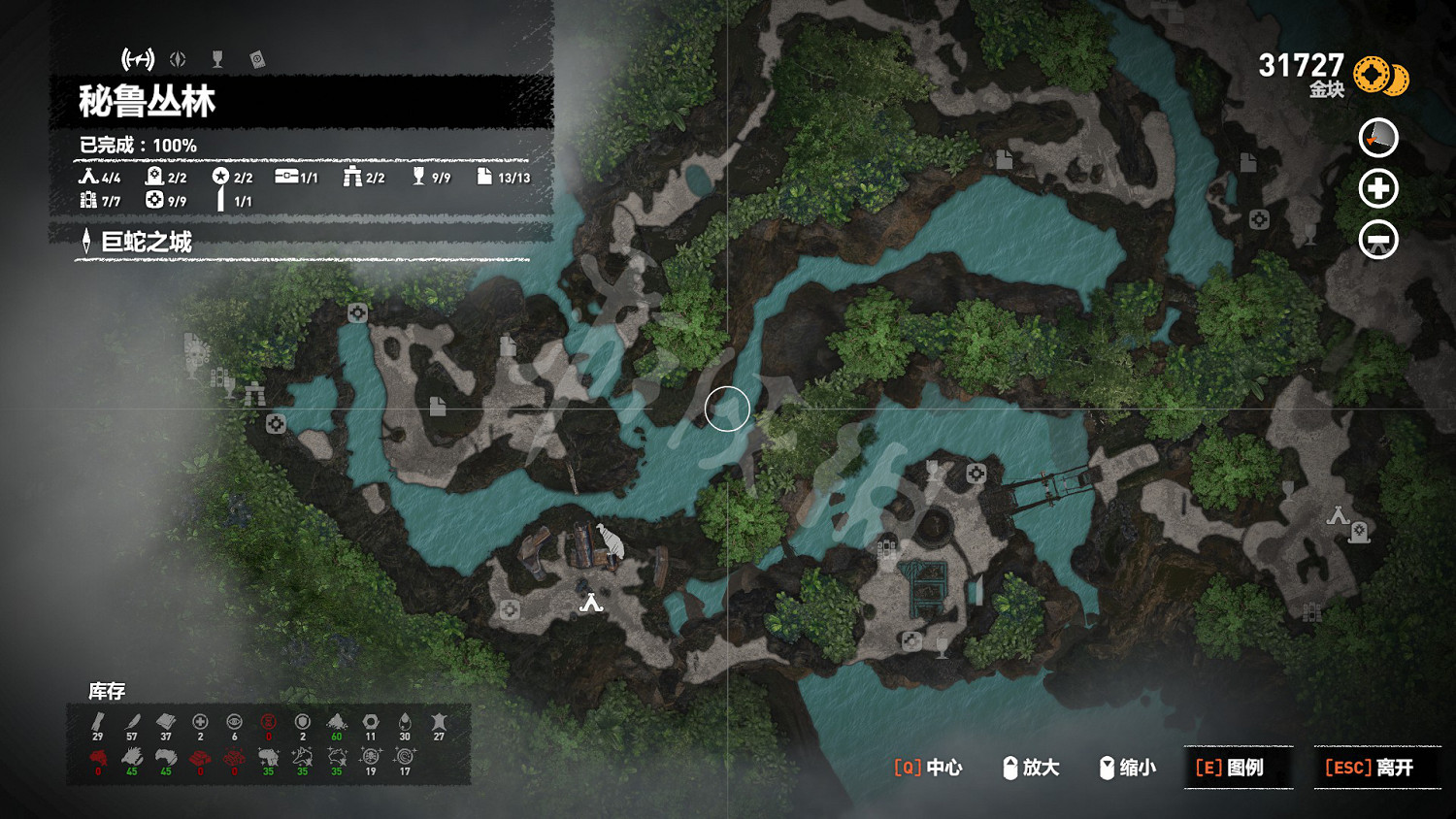
Task: Select the map tab with the signal icon
Action: (x=138, y=60)
